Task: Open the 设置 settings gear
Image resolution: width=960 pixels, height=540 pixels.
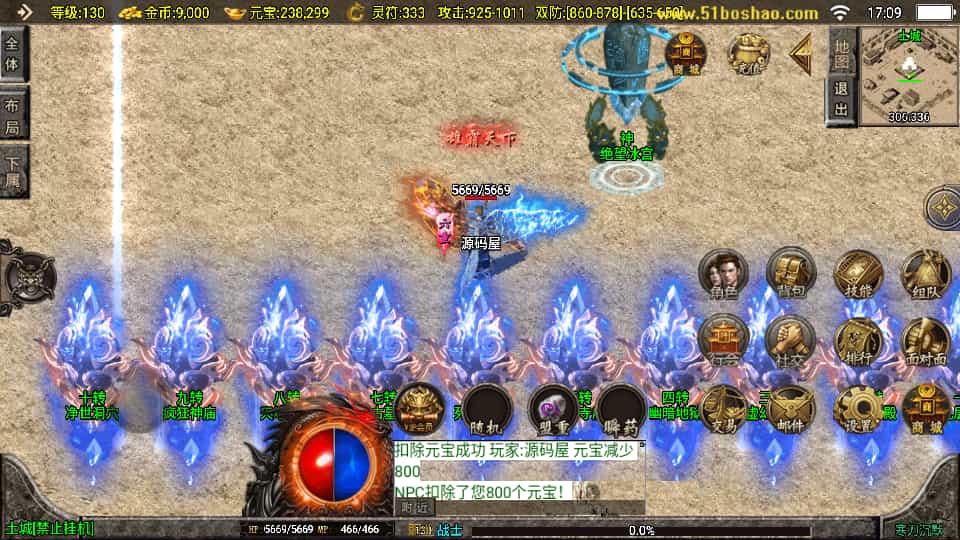Action: [x=858, y=408]
